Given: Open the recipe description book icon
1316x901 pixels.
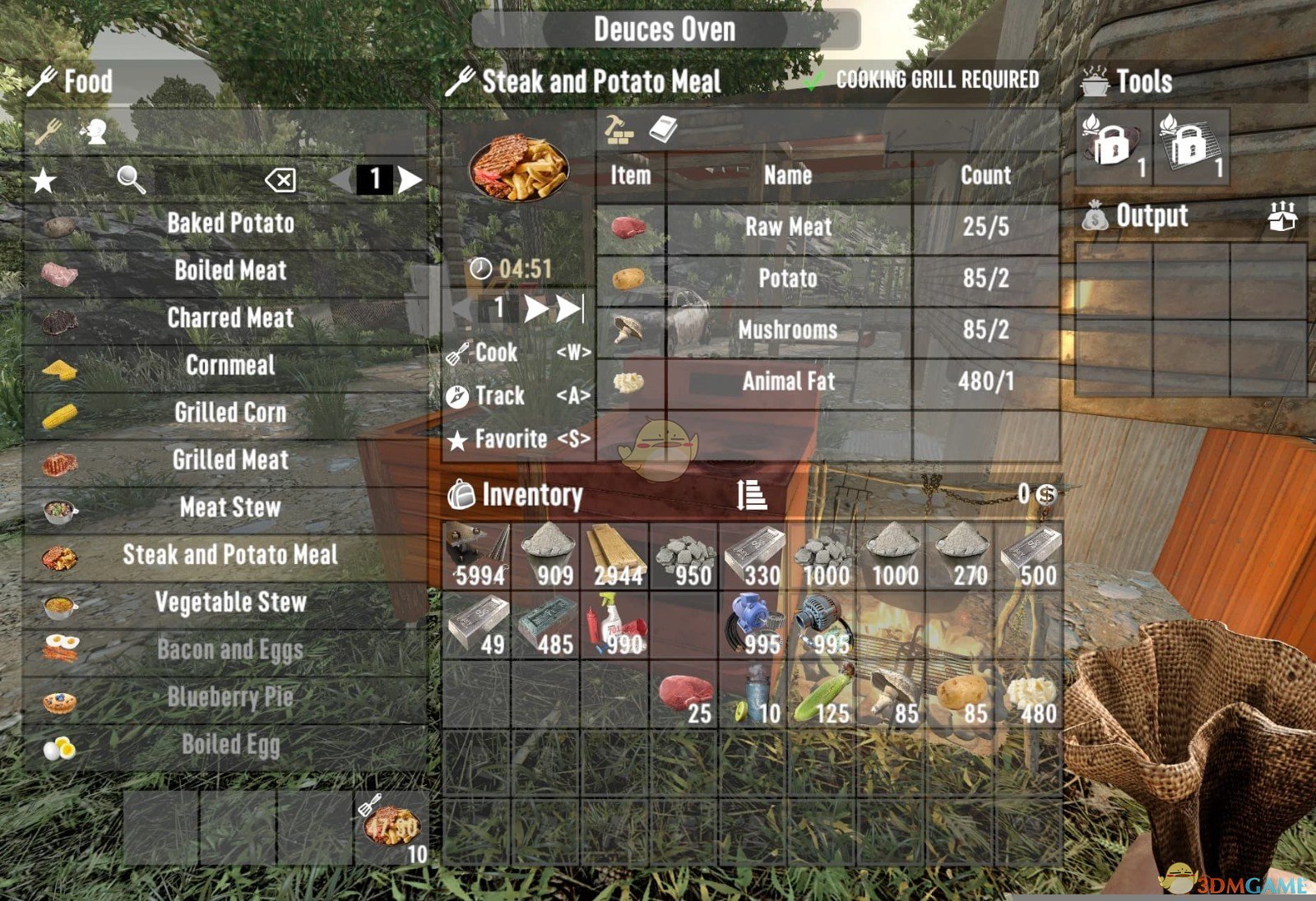Looking at the screenshot, I should click(x=663, y=130).
